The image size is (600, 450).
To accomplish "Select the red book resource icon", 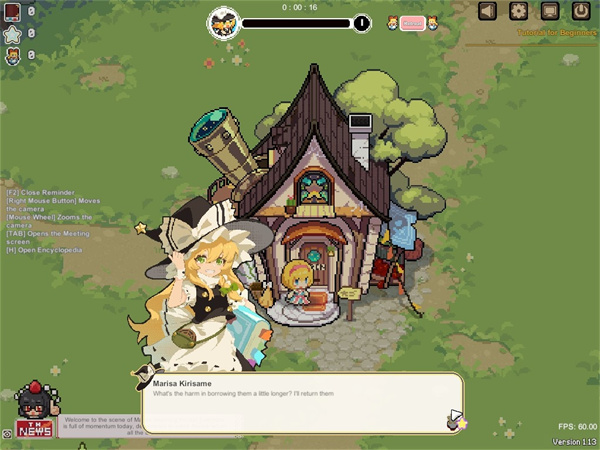I will 12,11.
